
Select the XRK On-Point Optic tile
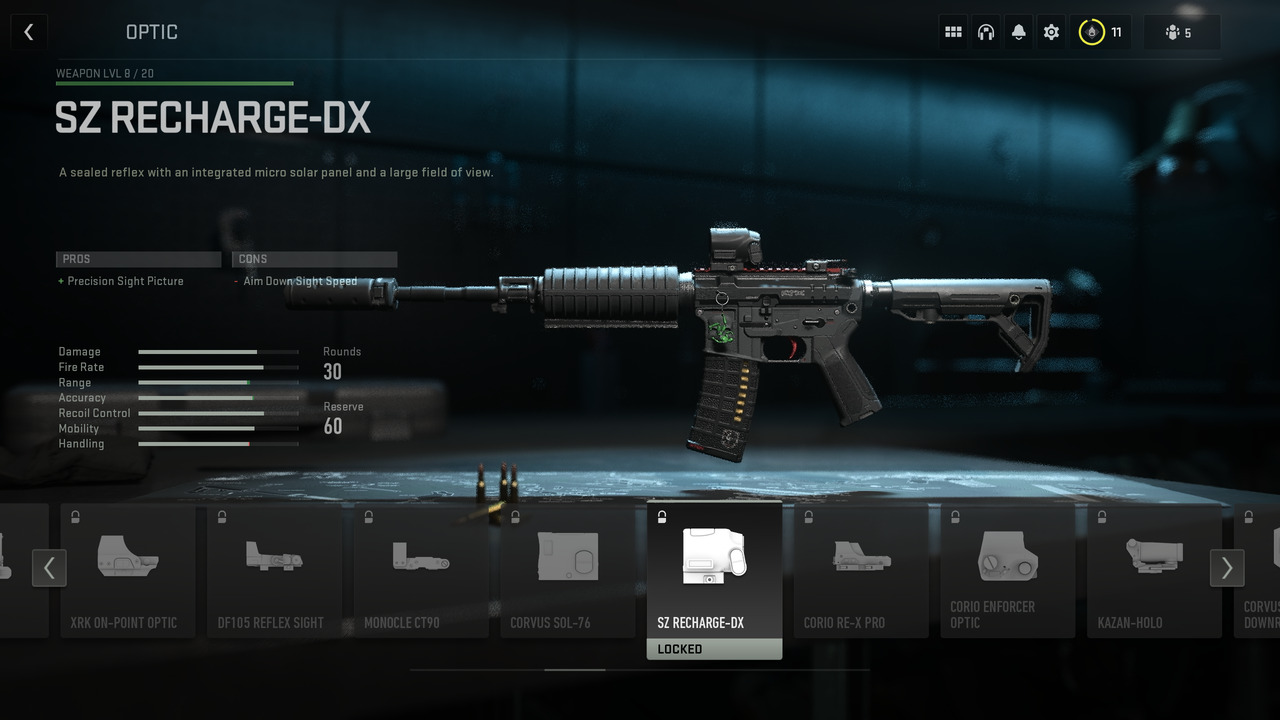128,570
